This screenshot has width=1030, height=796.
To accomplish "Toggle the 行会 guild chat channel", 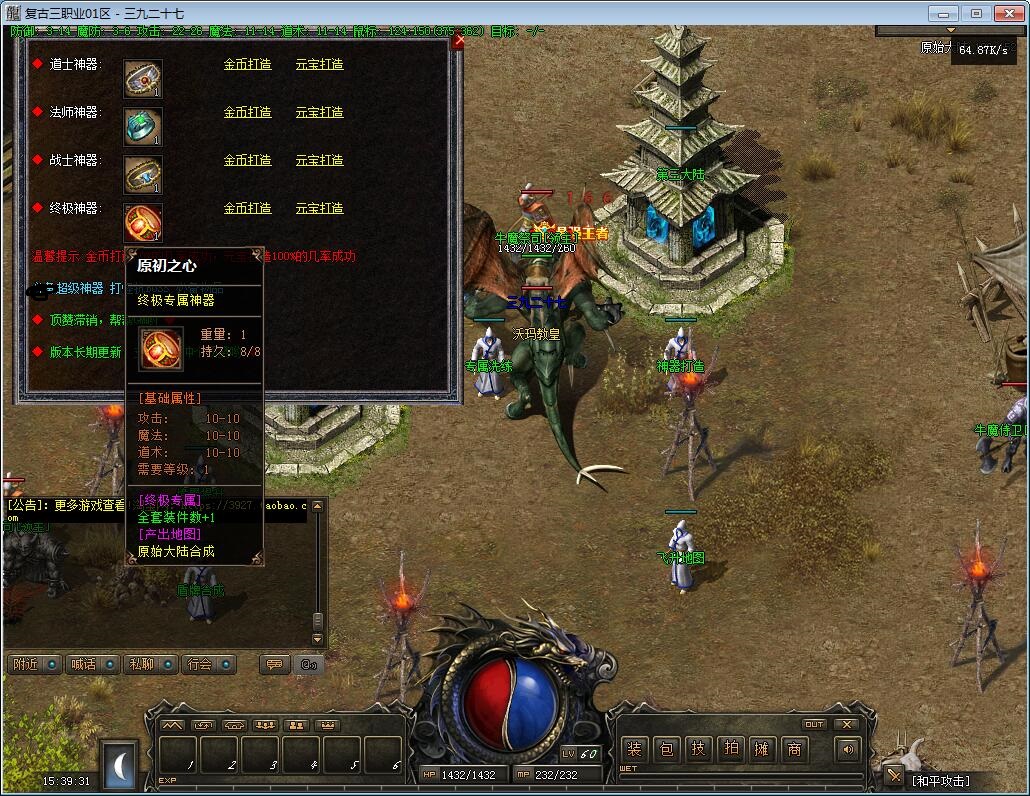I will point(207,664).
